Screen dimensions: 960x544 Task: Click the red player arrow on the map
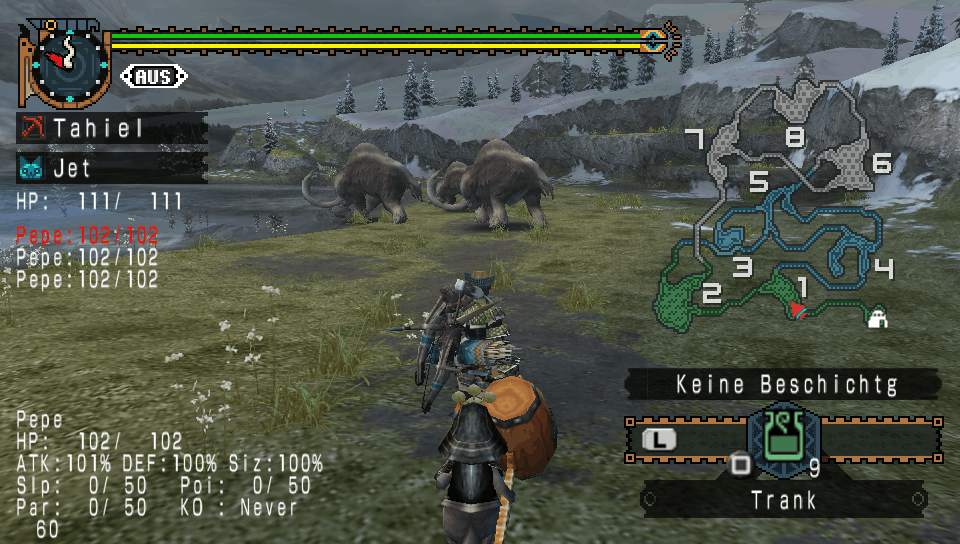coord(797,310)
